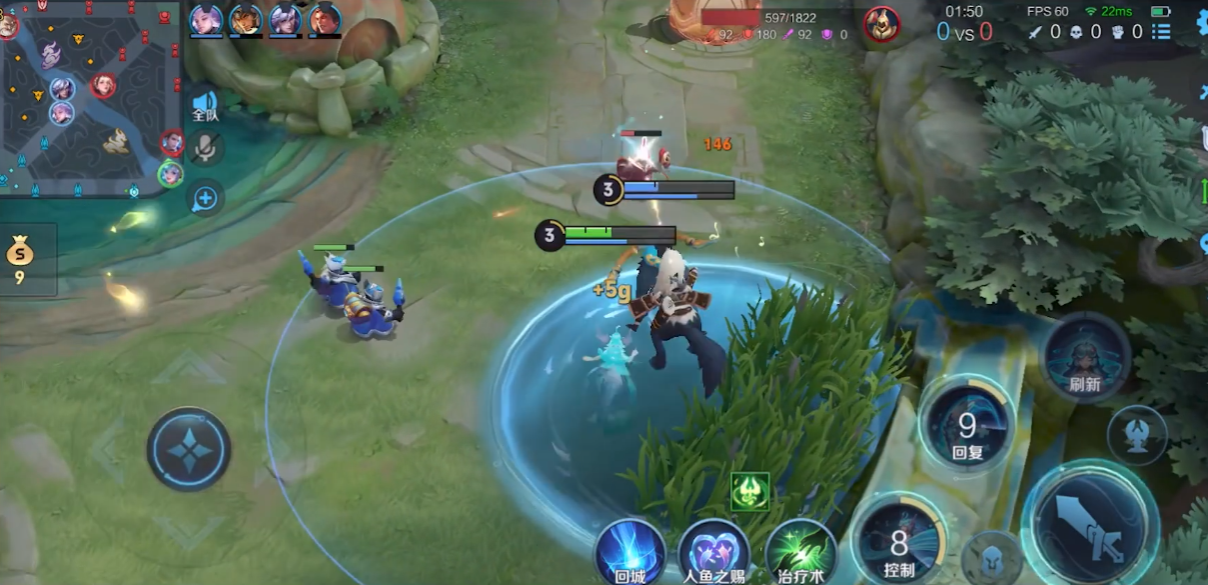Select the tower-targeting attack button
Viewport: 1208px width, 585px height.
pyautogui.click(x=1137, y=434)
